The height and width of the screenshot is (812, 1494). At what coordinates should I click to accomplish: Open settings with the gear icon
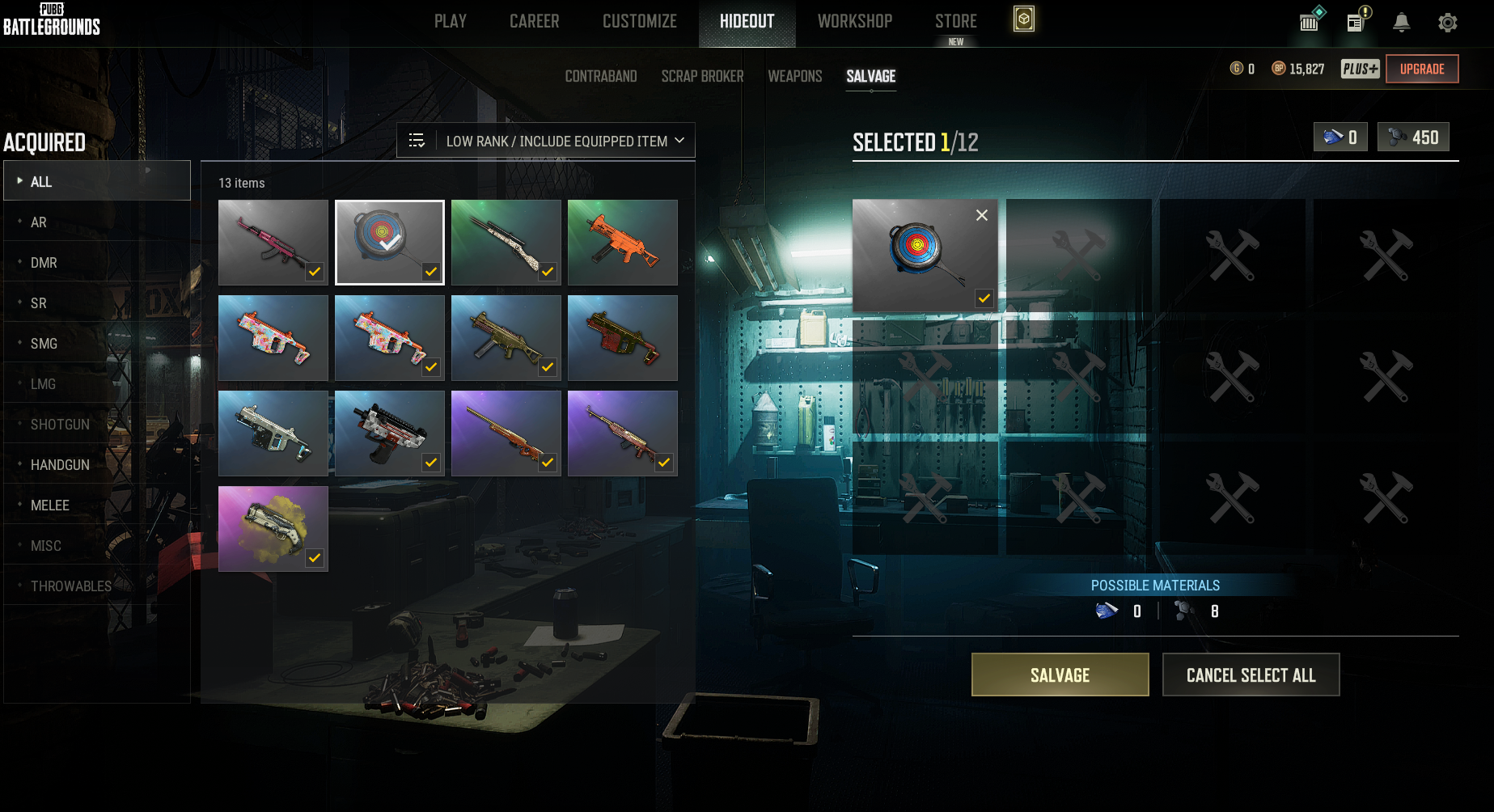point(1447,23)
